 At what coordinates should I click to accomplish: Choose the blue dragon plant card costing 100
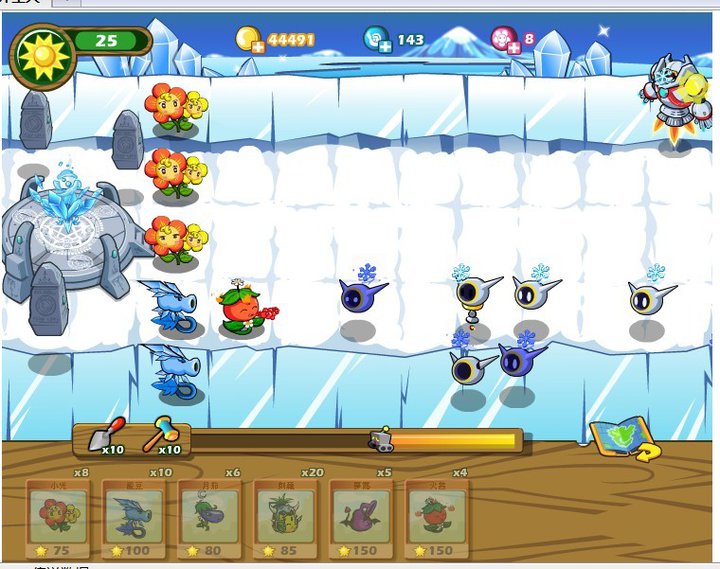click(133, 517)
